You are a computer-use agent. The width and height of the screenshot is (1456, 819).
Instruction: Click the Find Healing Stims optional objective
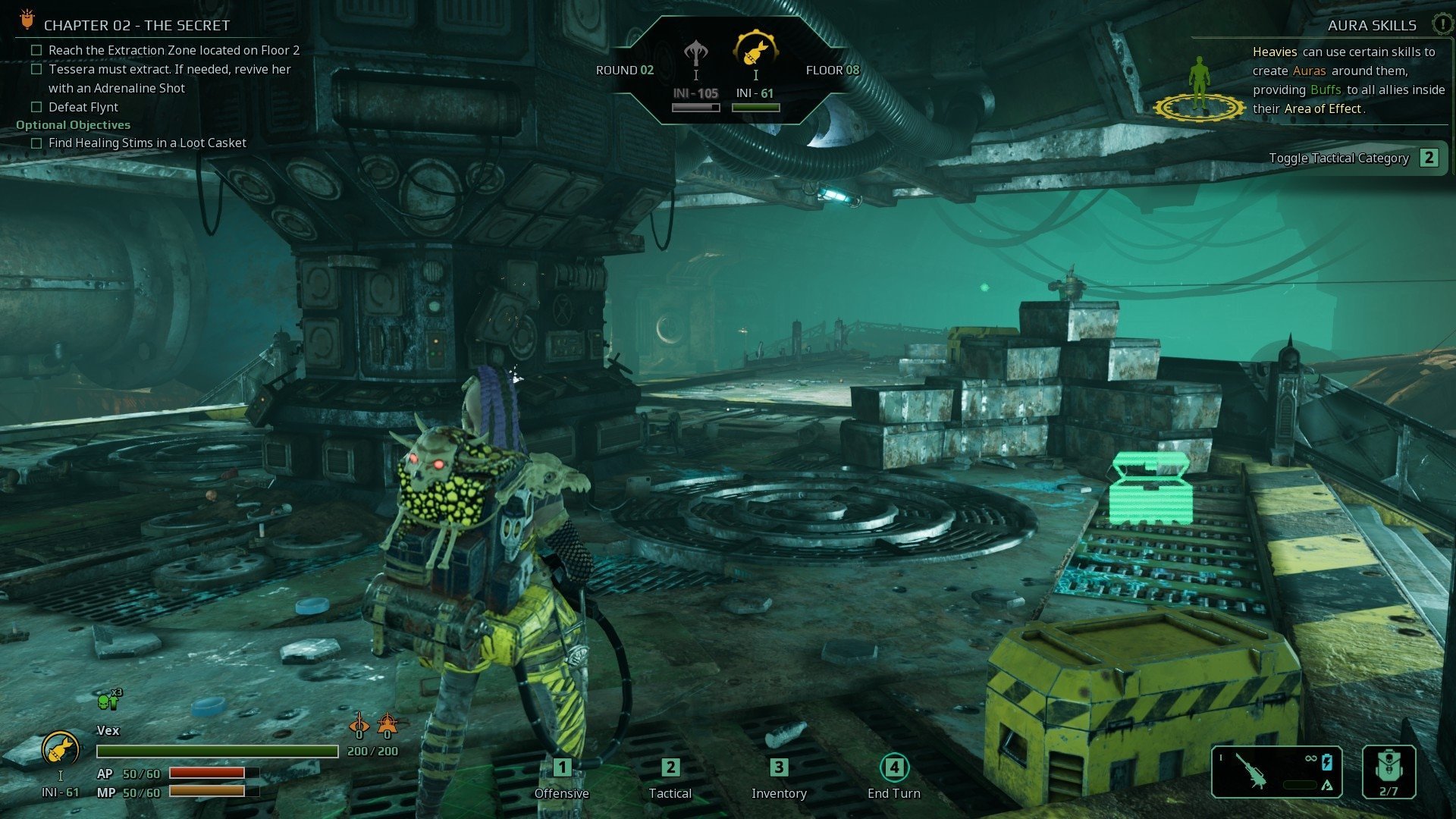click(x=147, y=143)
